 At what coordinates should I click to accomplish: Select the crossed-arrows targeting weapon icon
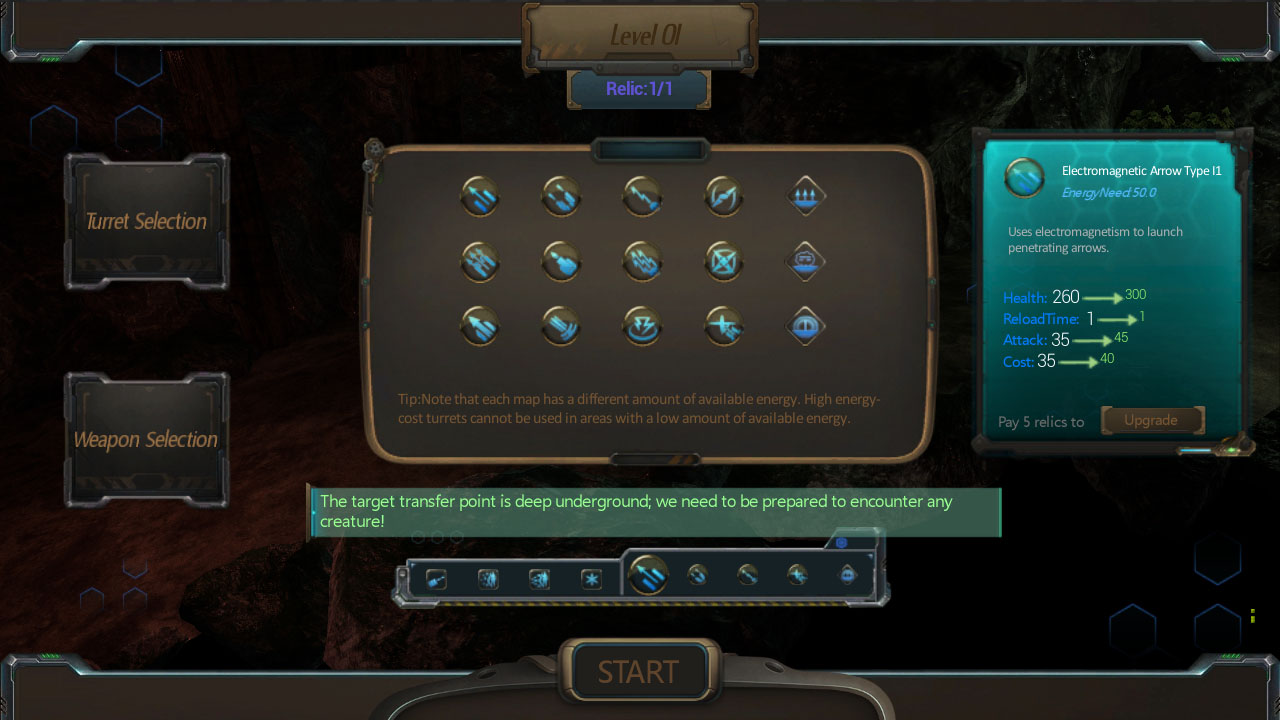(x=723, y=261)
